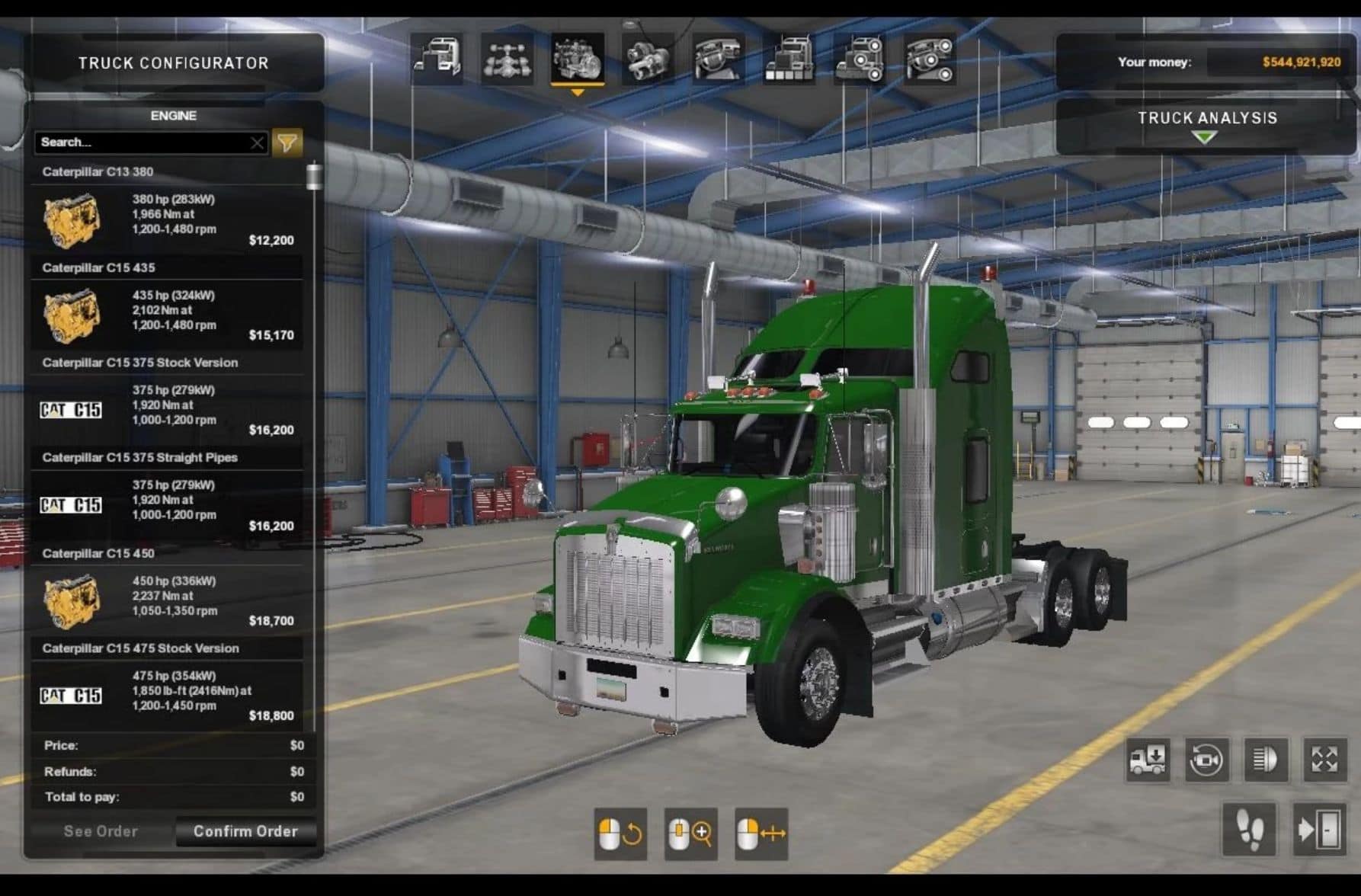Select Caterpillar C15 375 Straight Pipes engine
This screenshot has width=1361, height=896.
click(168, 504)
